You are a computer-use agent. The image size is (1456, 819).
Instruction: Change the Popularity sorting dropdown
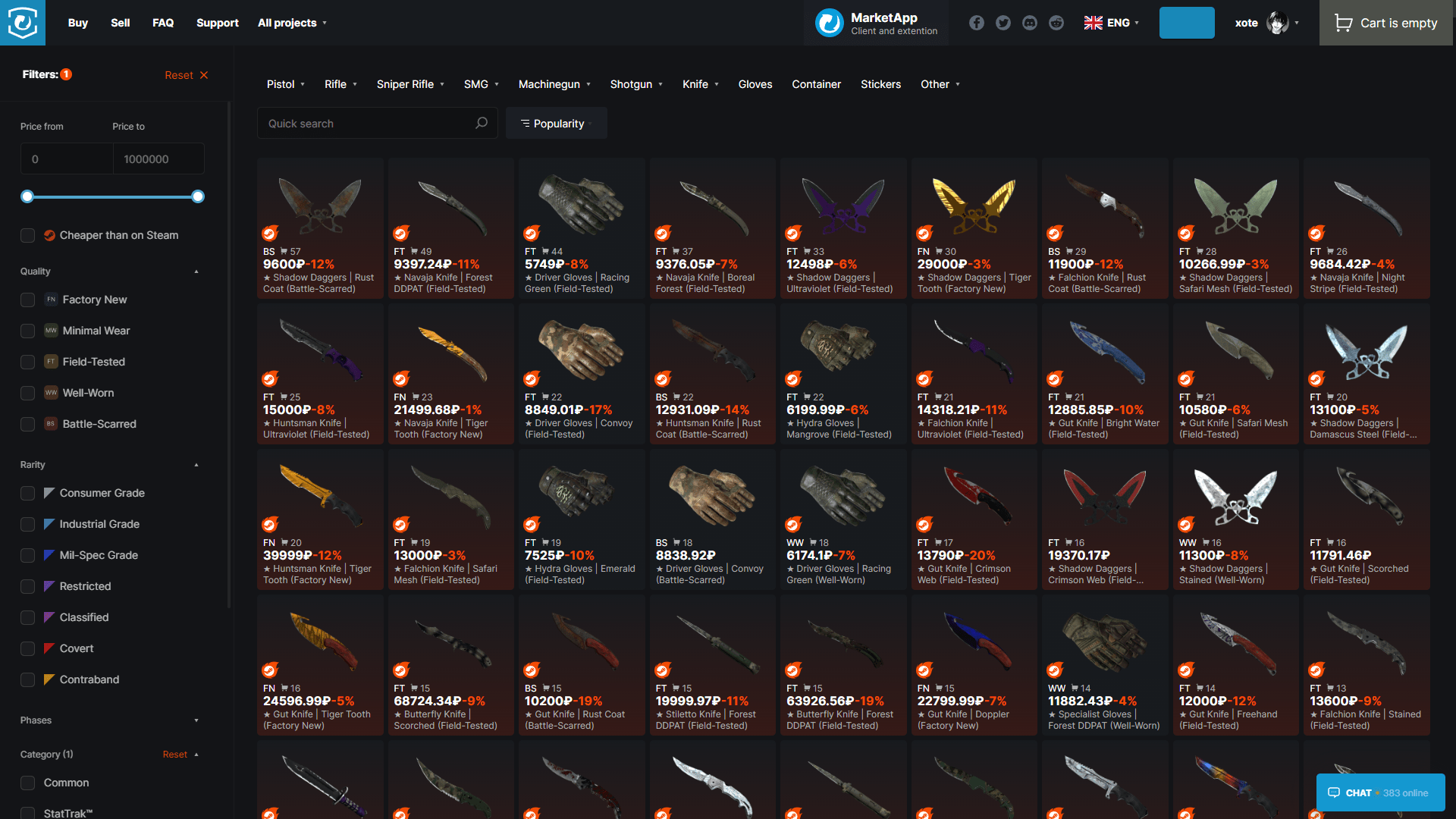pyautogui.click(x=556, y=123)
